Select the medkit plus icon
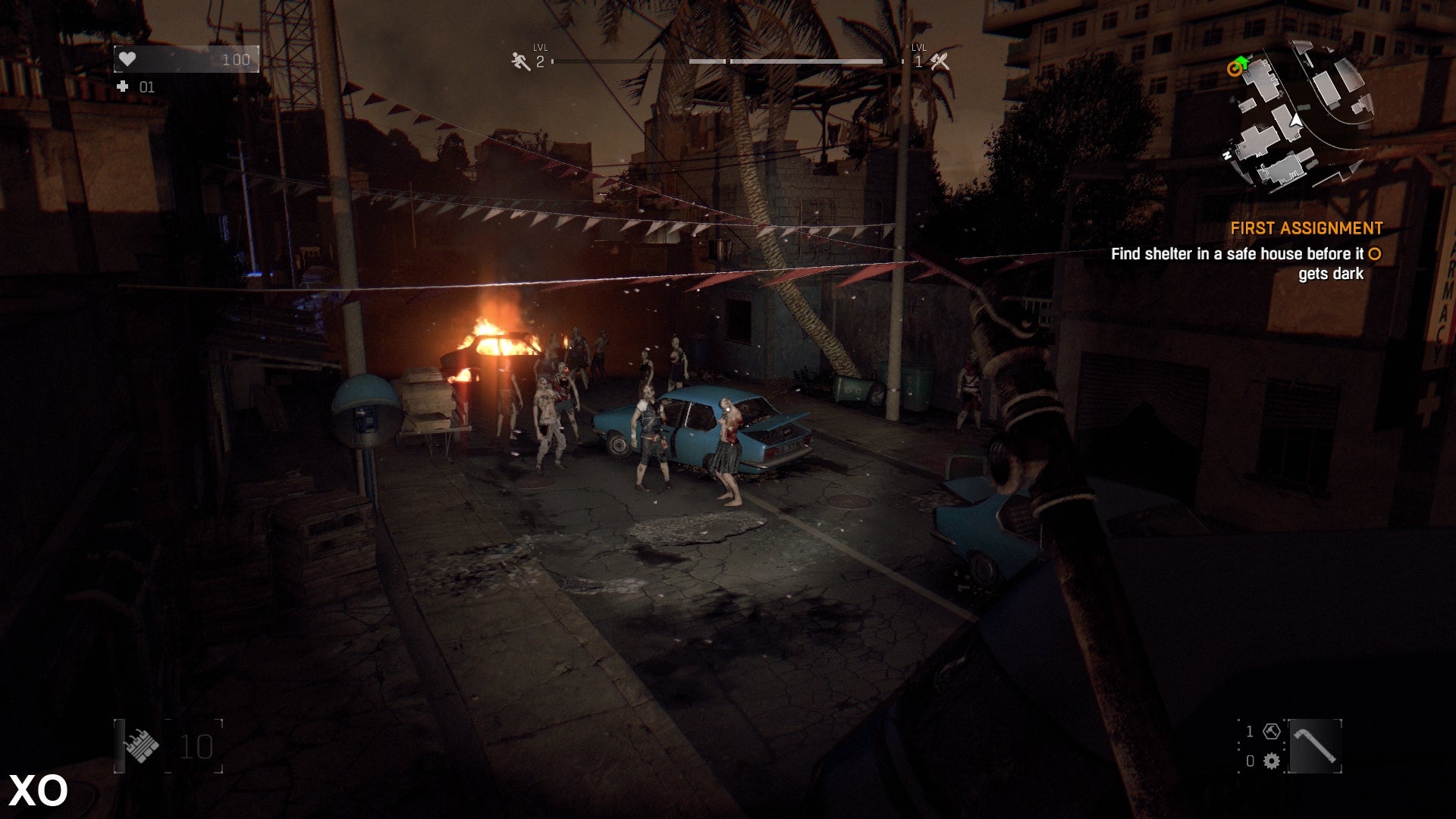Image resolution: width=1456 pixels, height=819 pixels. click(x=123, y=87)
